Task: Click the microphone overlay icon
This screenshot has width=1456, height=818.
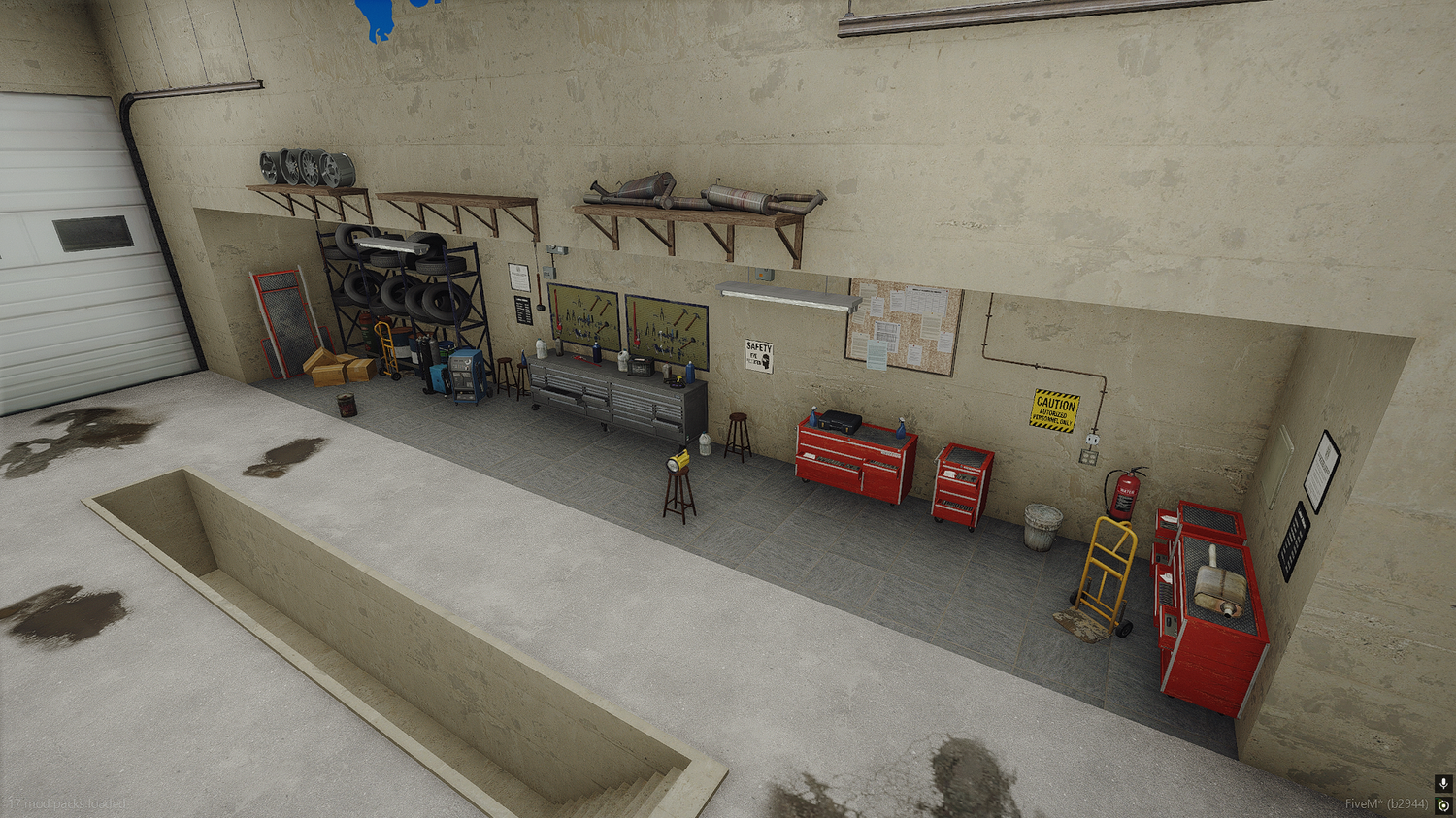Action: [1443, 783]
